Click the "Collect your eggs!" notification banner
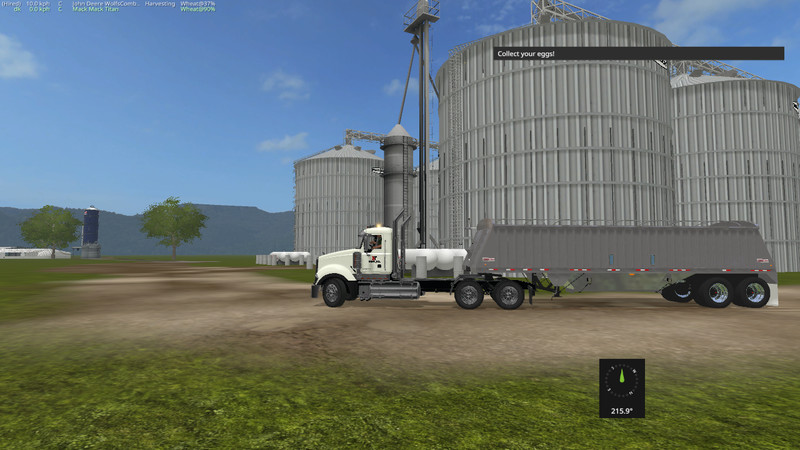 638,53
